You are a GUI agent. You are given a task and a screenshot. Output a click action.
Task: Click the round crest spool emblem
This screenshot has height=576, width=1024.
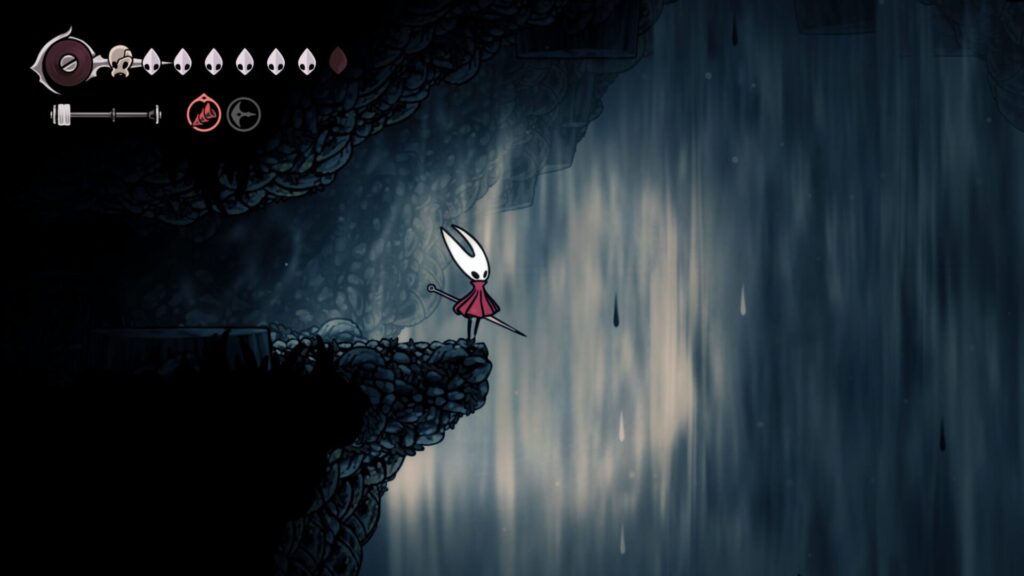coord(66,61)
